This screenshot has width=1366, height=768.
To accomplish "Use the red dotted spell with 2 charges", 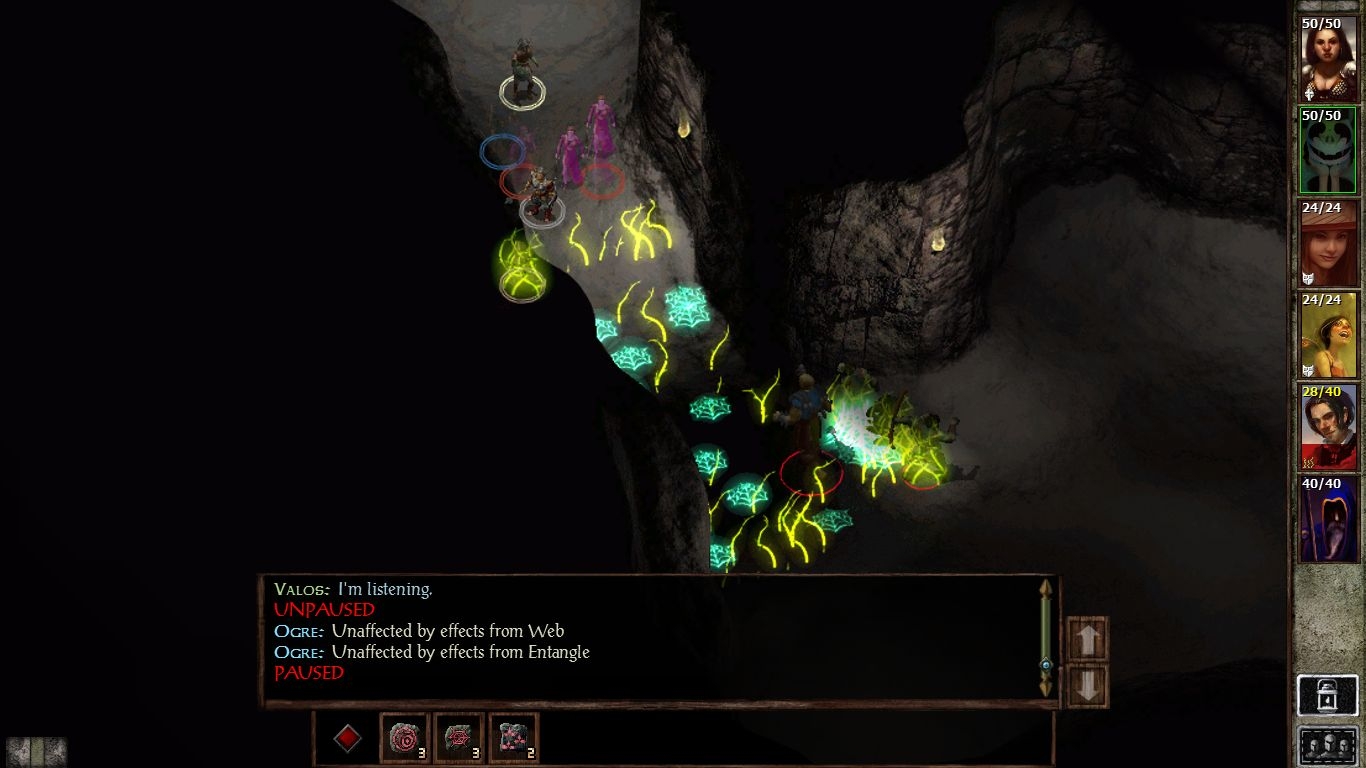I will click(513, 738).
